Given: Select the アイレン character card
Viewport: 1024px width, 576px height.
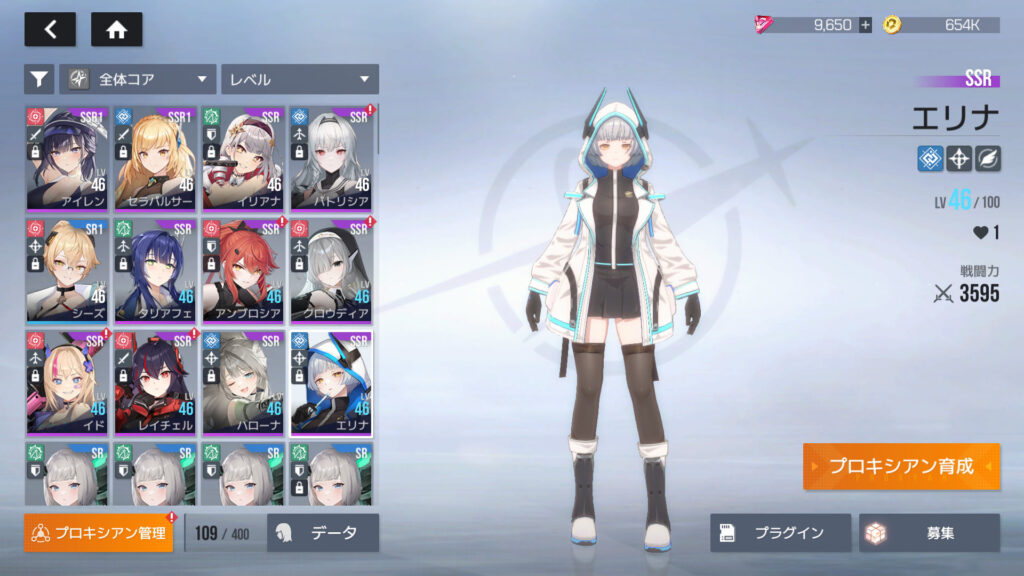Looking at the screenshot, I should tap(67, 156).
